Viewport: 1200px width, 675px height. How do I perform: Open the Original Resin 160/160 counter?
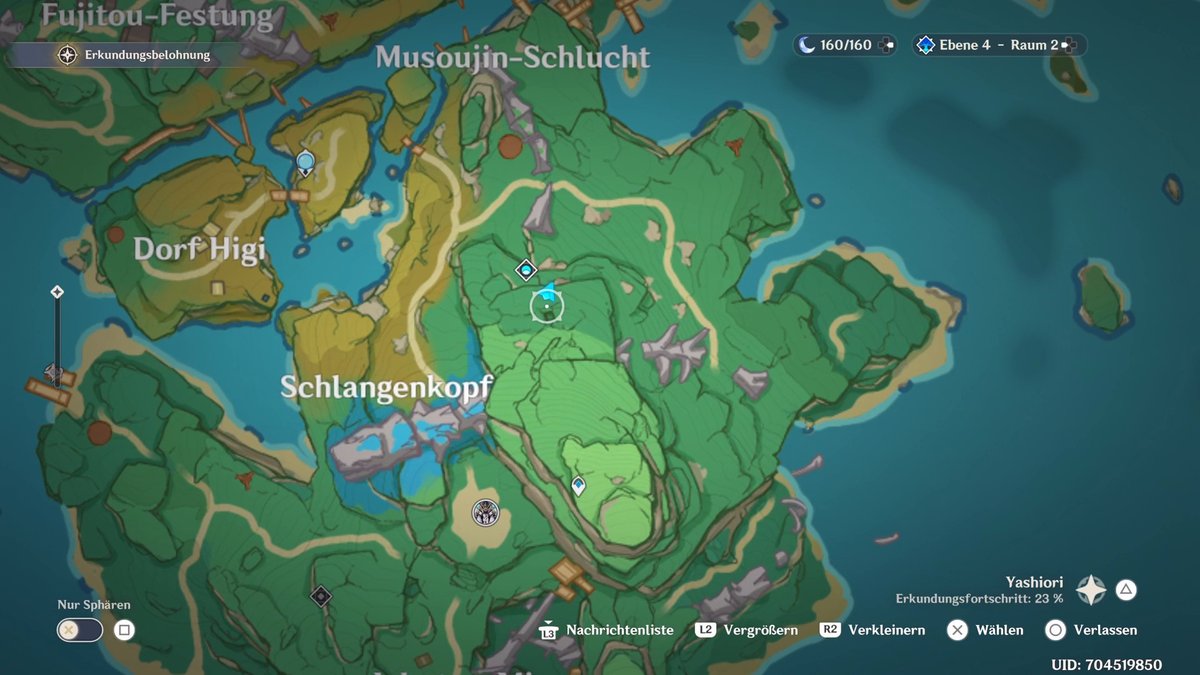coord(845,45)
